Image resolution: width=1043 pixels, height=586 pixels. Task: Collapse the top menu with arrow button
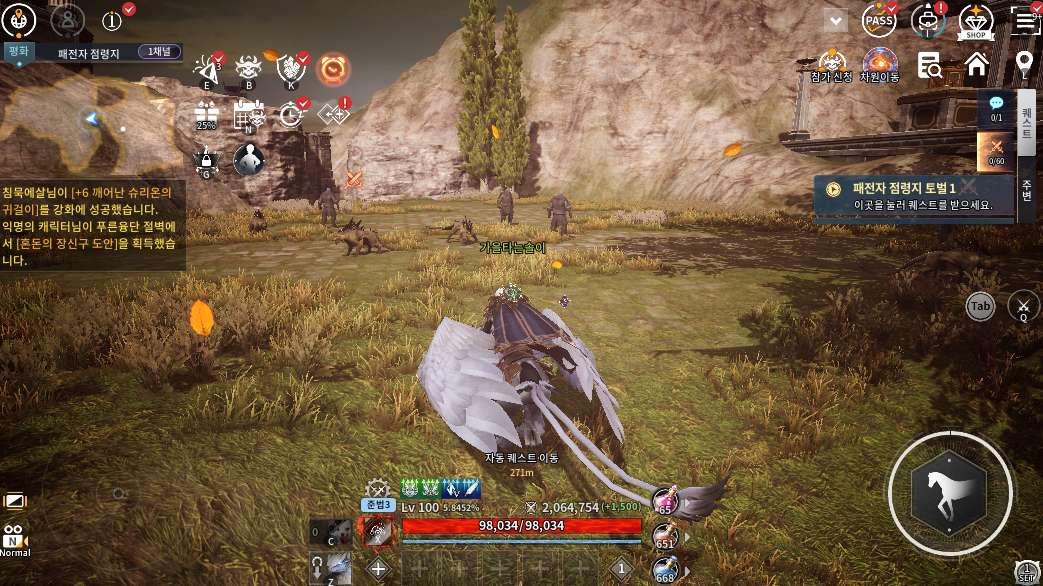pyautogui.click(x=835, y=20)
